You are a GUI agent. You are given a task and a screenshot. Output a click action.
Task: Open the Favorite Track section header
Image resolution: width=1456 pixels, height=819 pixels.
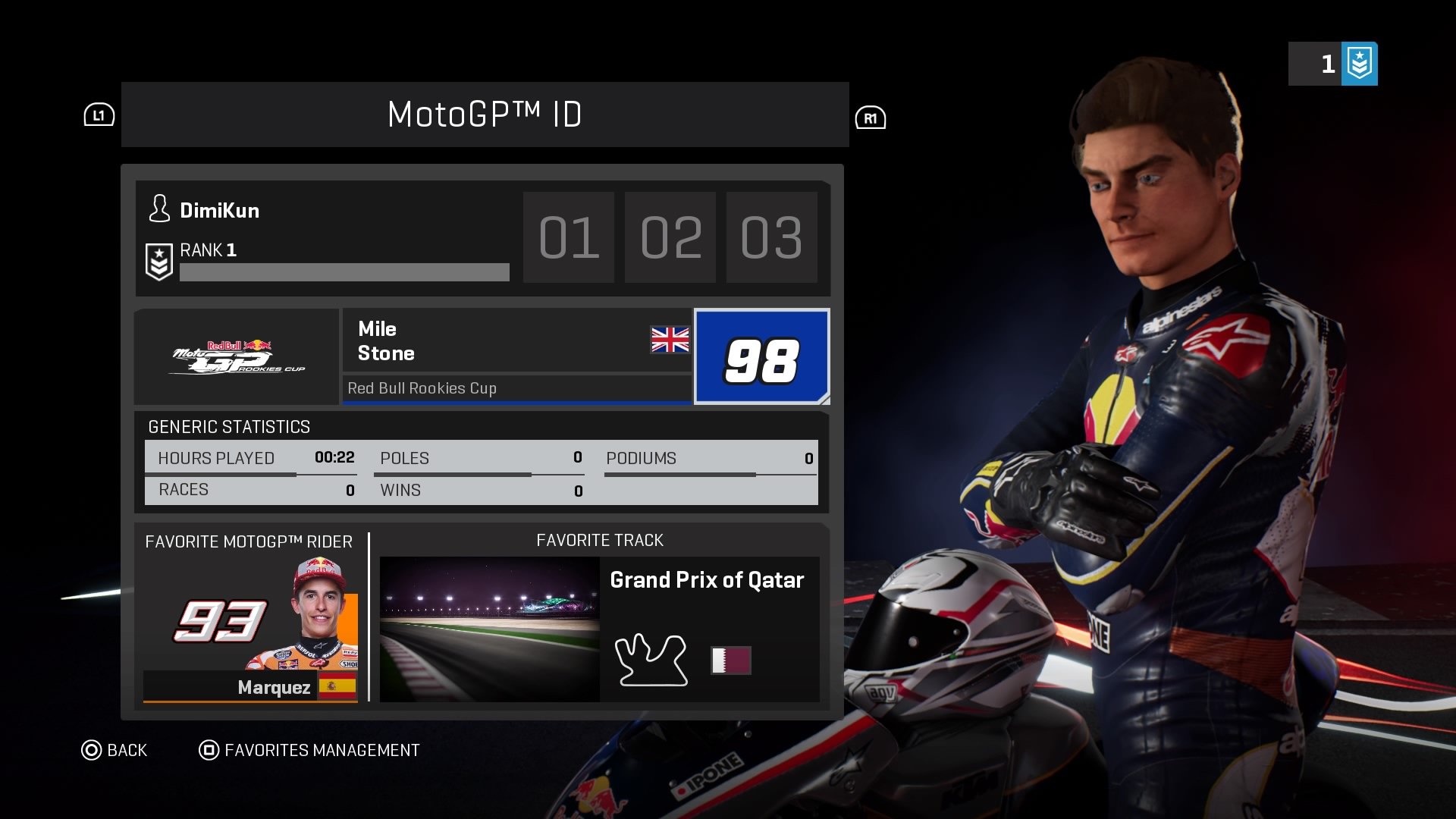[599, 540]
